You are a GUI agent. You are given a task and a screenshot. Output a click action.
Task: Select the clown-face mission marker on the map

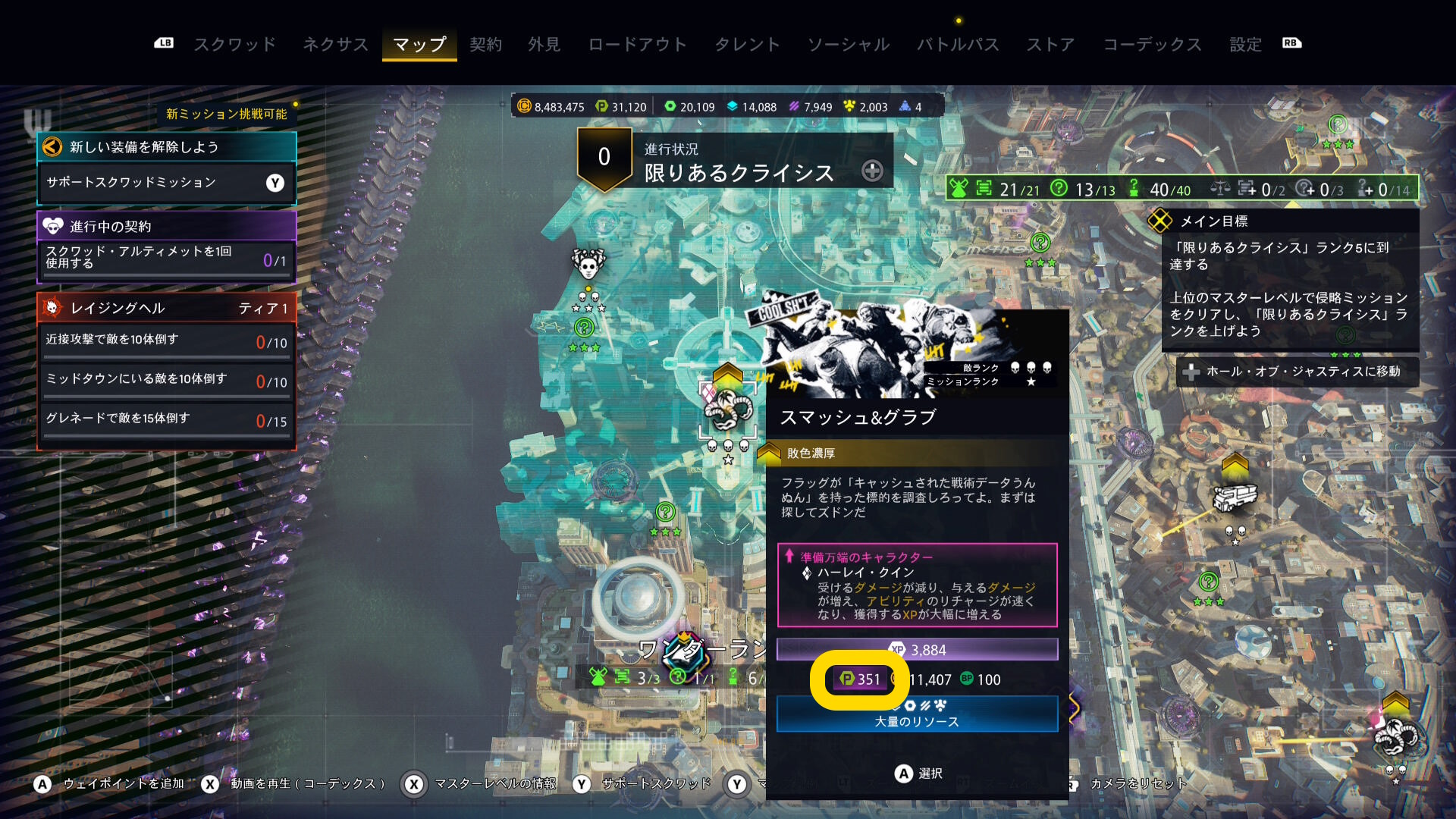click(588, 265)
